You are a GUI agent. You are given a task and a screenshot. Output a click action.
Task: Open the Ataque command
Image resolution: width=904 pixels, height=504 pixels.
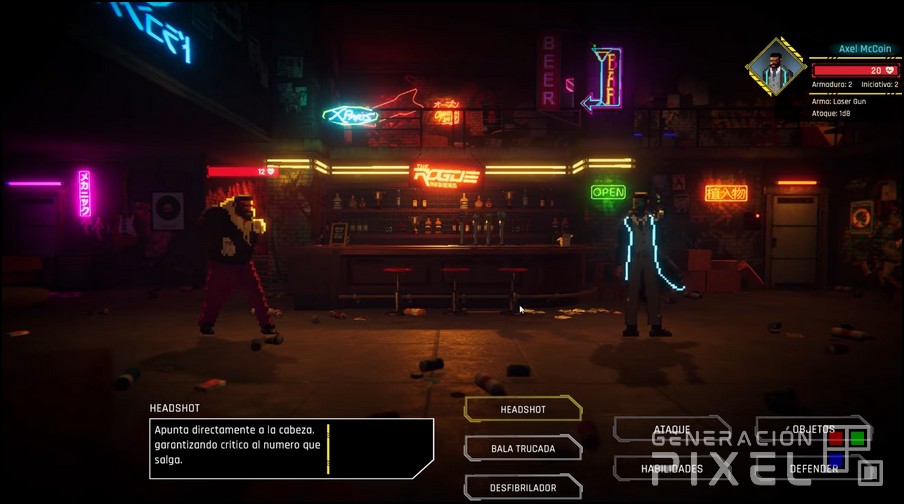(671, 429)
